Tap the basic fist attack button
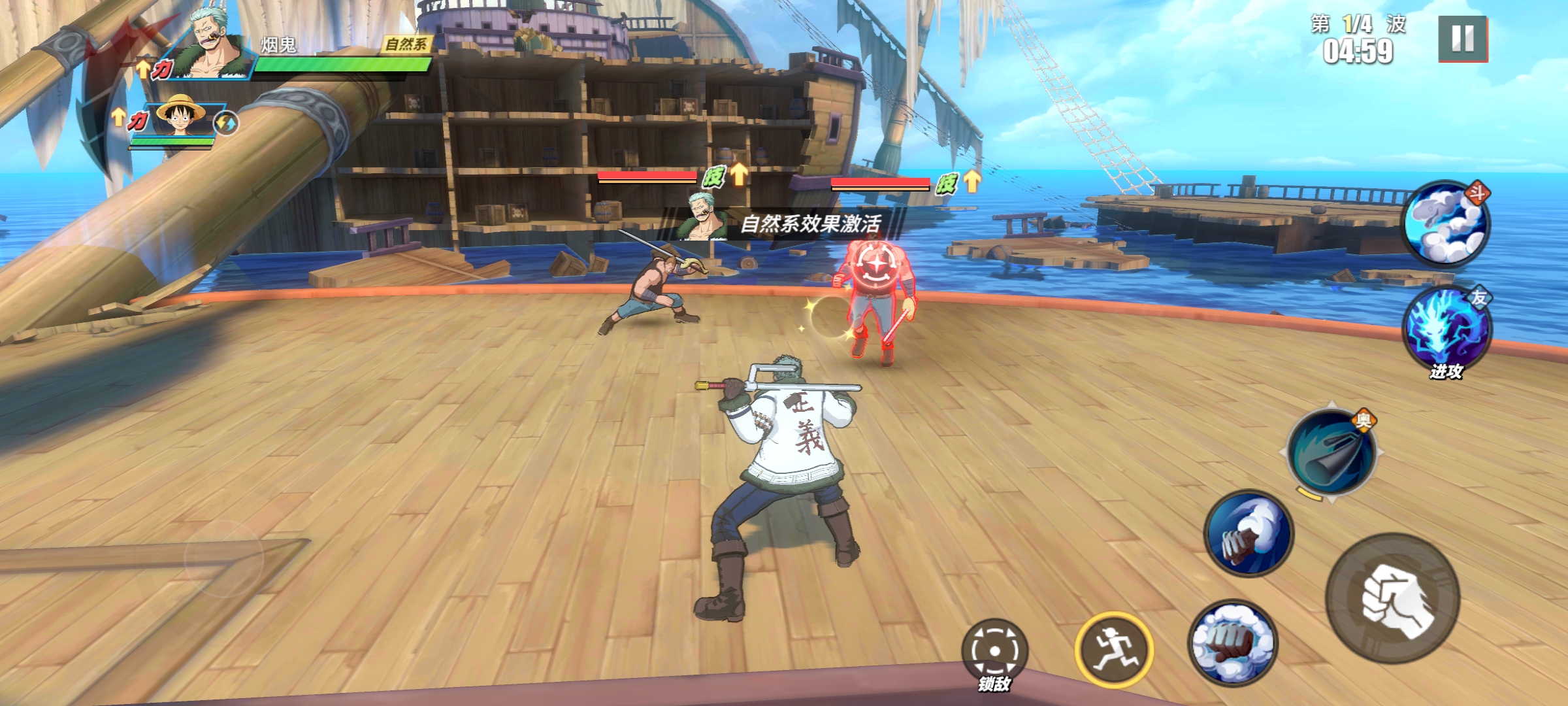This screenshot has height=706, width=1568. pyautogui.click(x=1392, y=599)
